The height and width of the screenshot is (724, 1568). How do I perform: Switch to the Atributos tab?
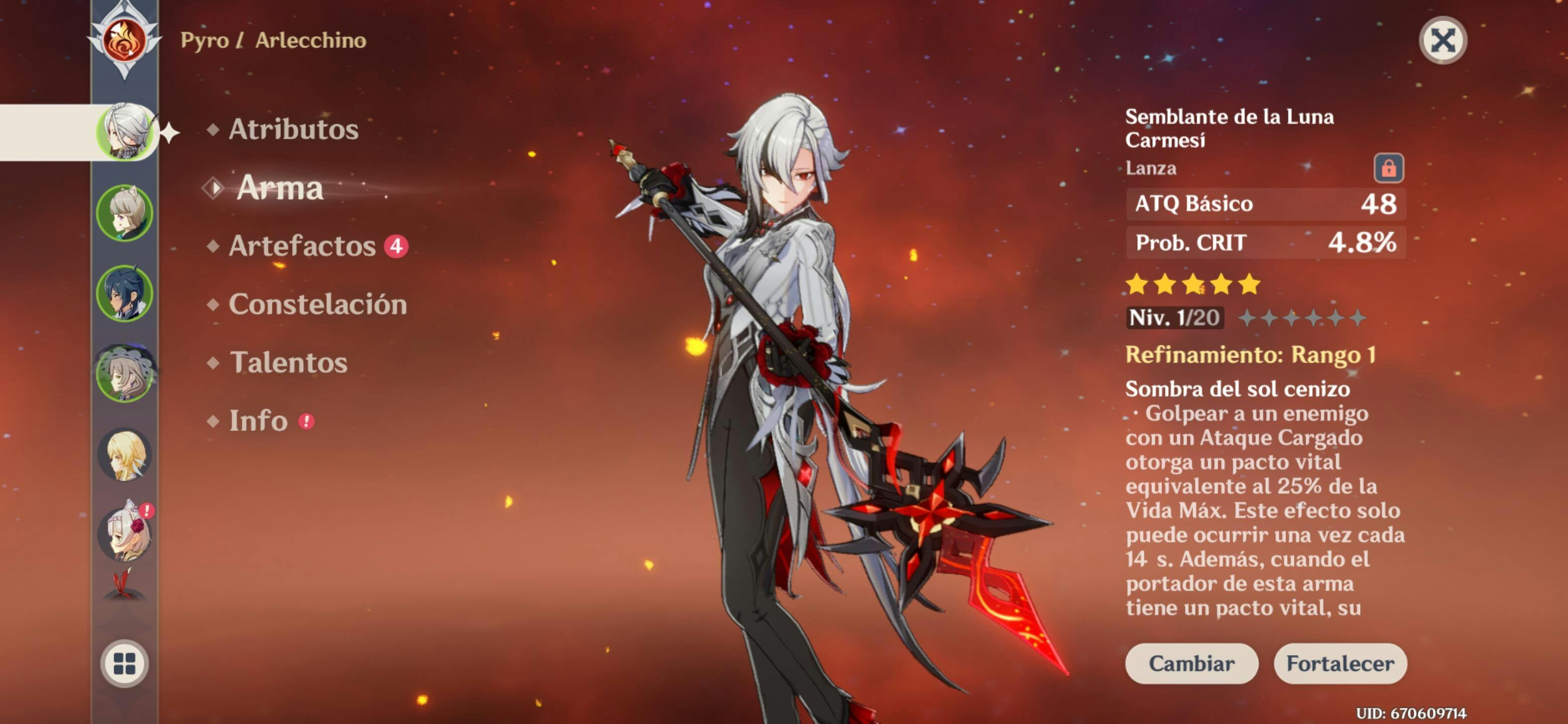pos(295,129)
